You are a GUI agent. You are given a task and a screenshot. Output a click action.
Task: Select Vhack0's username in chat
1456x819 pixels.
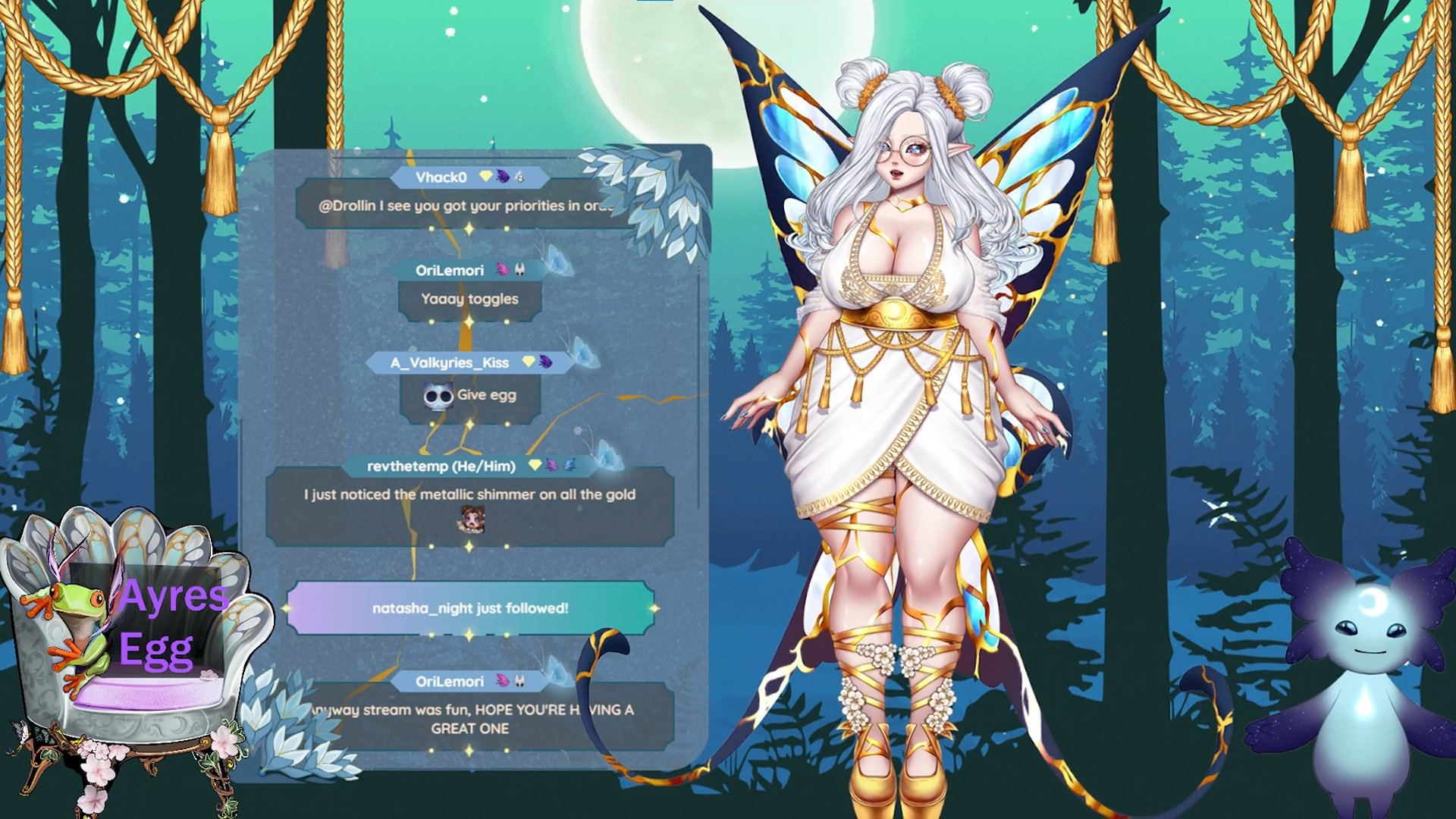point(441,177)
